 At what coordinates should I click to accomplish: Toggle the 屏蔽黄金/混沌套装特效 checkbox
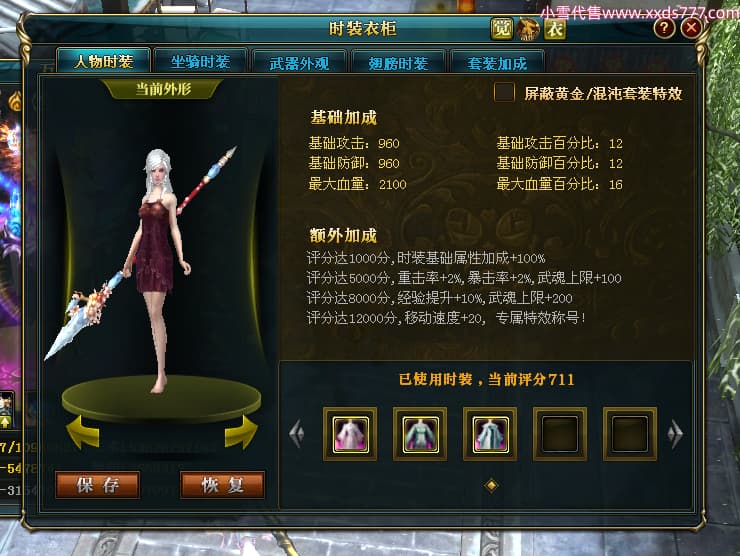coord(505,93)
